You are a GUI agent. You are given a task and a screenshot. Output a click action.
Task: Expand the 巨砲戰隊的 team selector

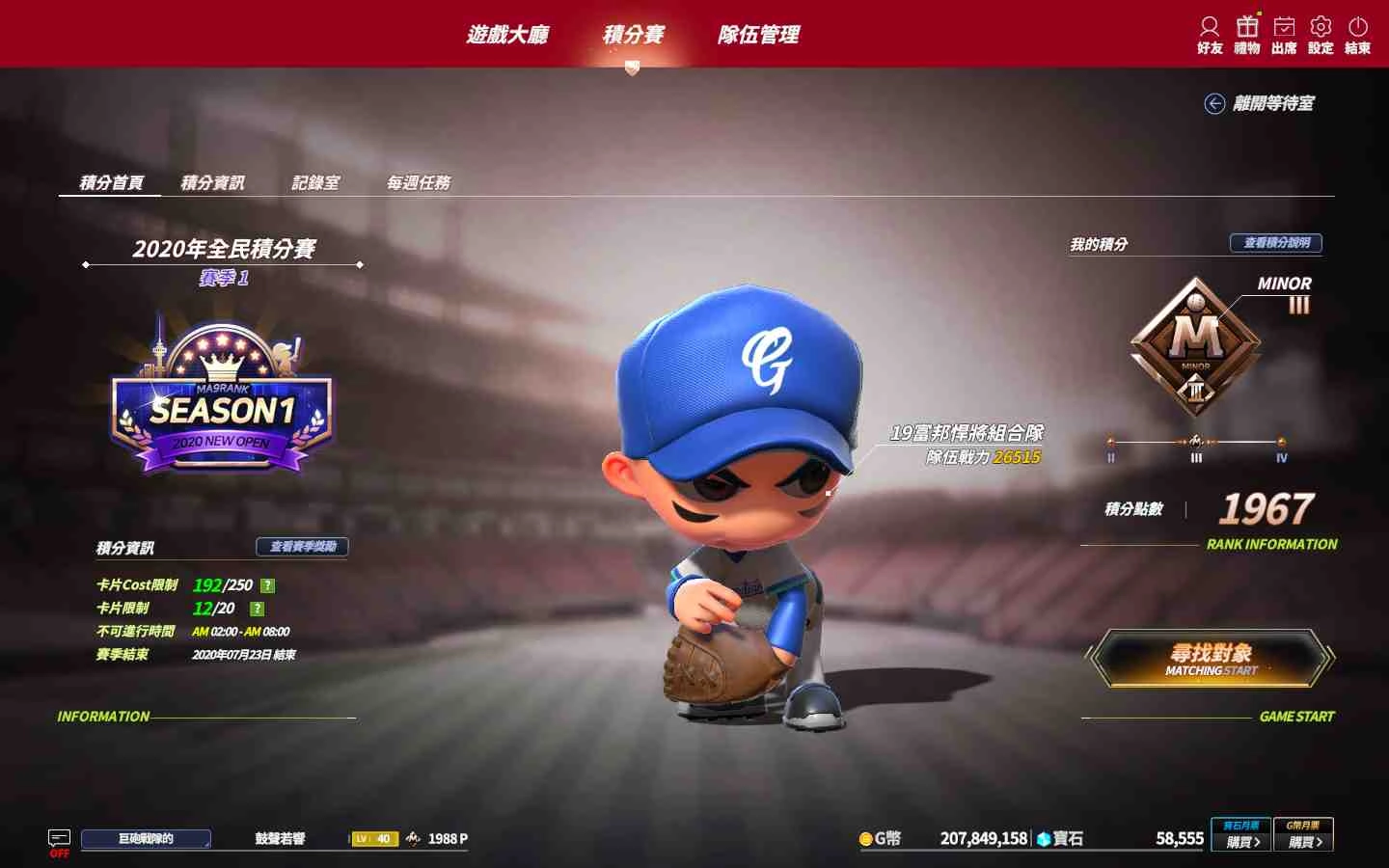pos(145,838)
